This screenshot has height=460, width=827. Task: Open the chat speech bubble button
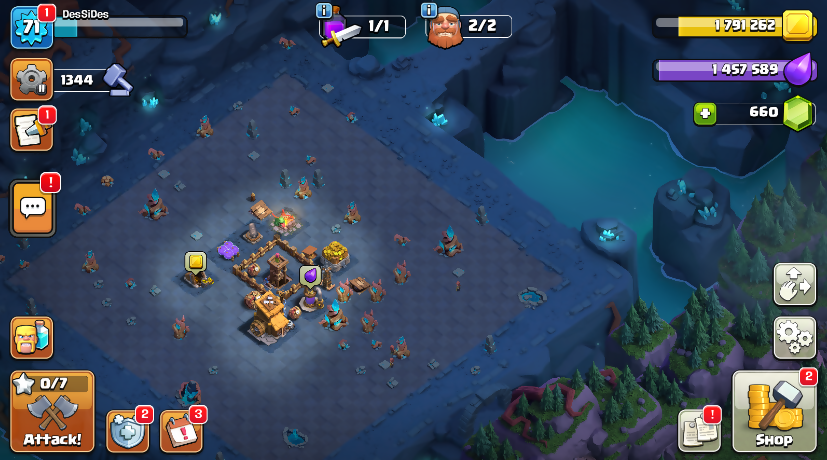click(32, 207)
